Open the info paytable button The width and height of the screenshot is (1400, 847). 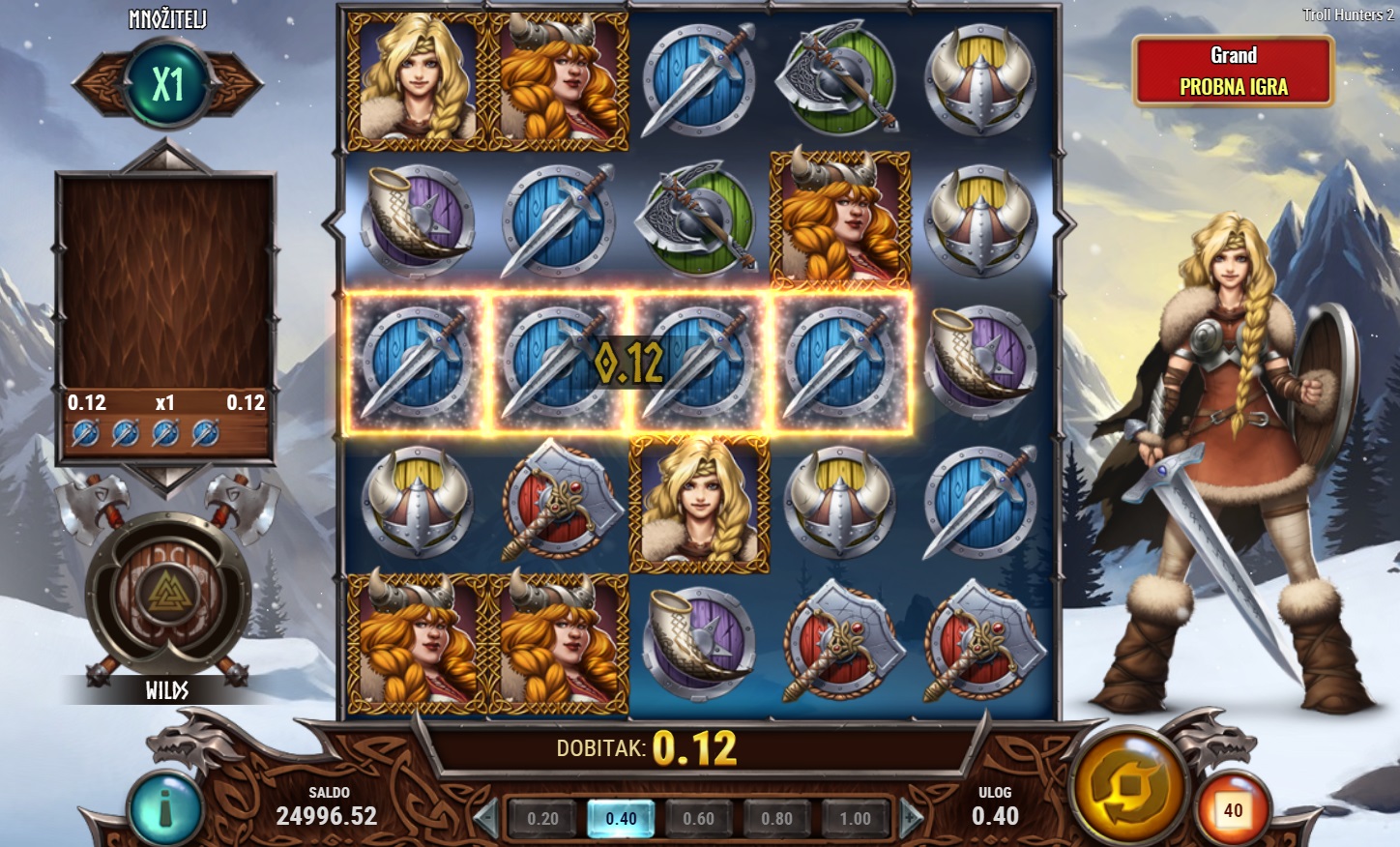[x=165, y=808]
